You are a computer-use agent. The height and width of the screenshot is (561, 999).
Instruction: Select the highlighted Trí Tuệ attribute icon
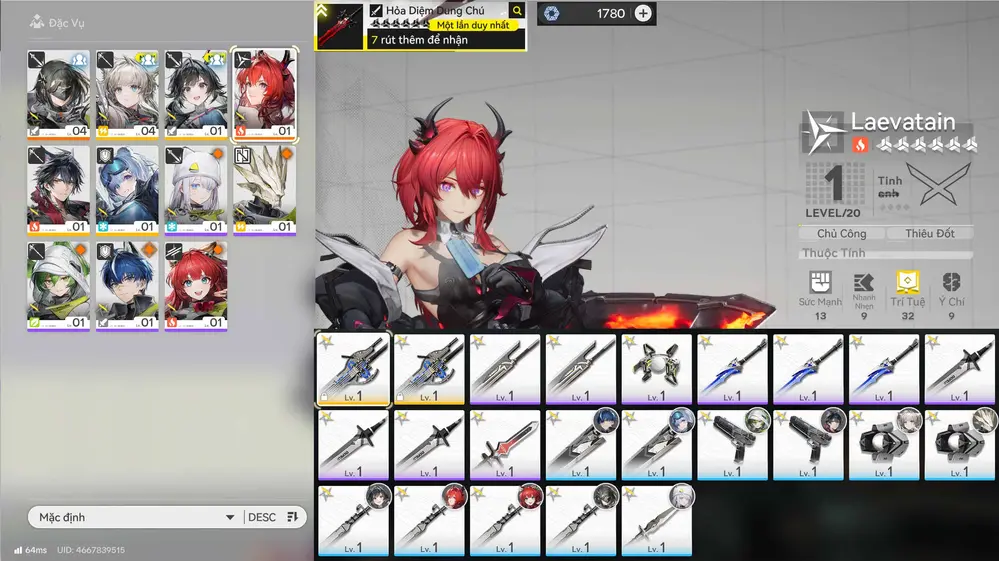tap(908, 283)
